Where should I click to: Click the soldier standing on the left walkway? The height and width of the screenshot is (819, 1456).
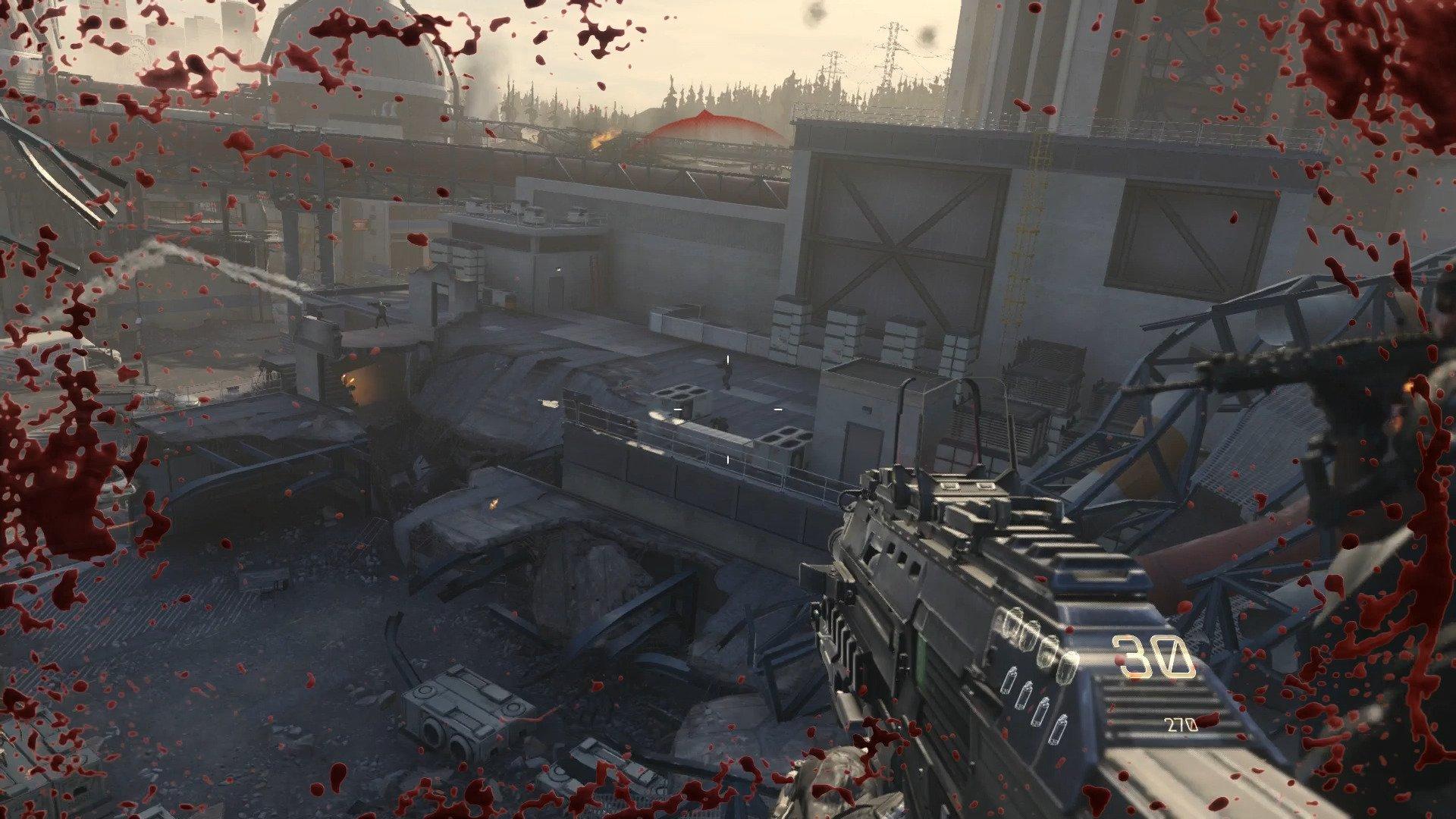[383, 312]
